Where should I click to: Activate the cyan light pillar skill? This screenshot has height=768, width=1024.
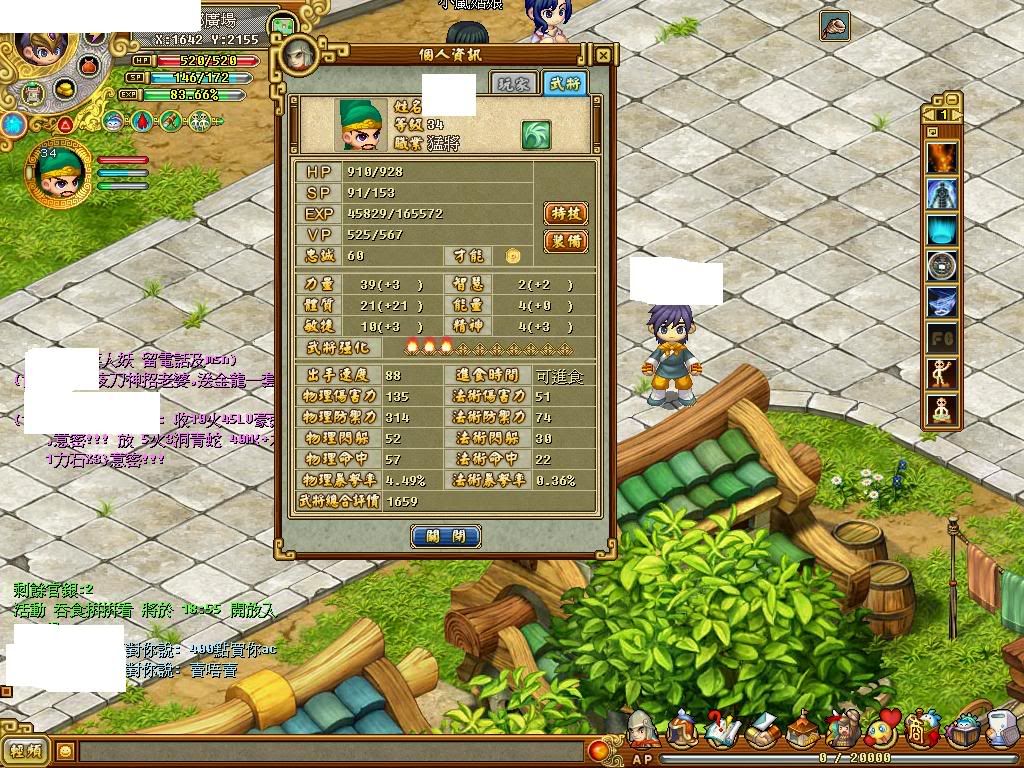click(941, 230)
